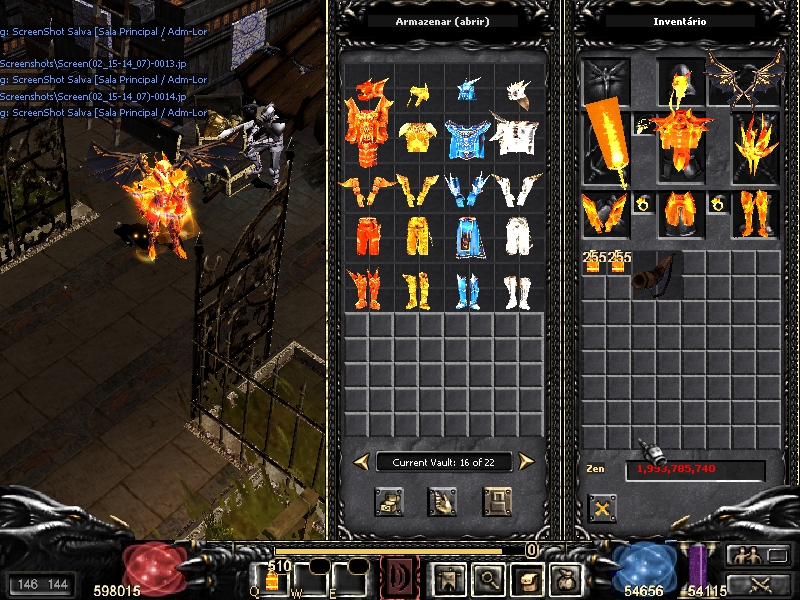This screenshot has height=600, width=800.
Task: Click the vault deposit Zen button
Action: (x=389, y=500)
